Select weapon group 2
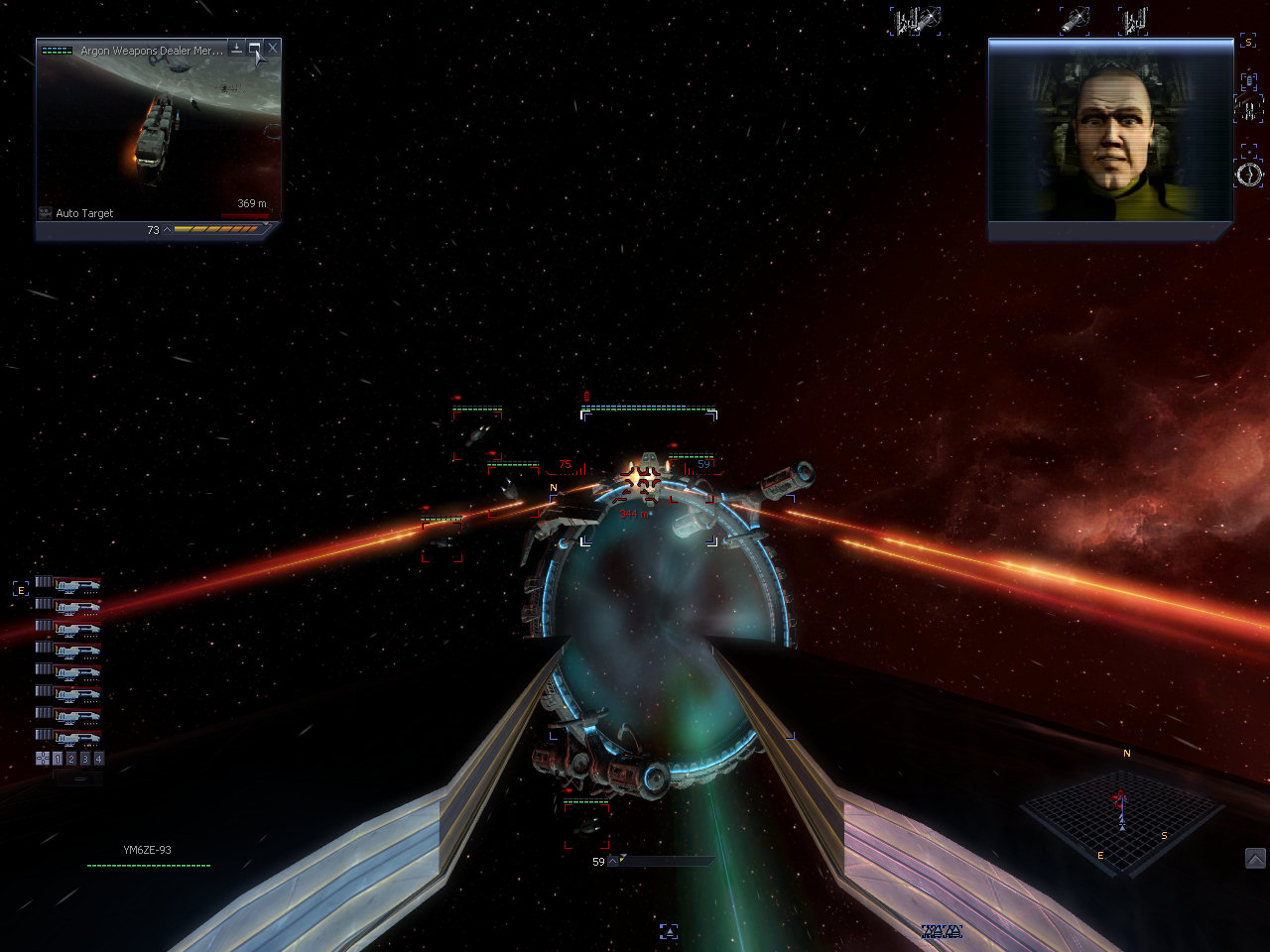 (71, 759)
